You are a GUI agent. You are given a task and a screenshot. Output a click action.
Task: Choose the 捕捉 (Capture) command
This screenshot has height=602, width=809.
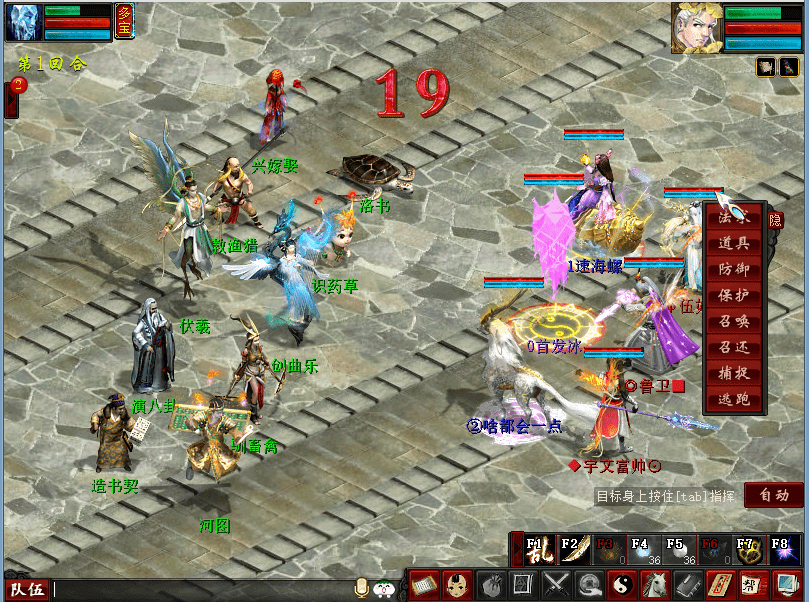tap(734, 373)
